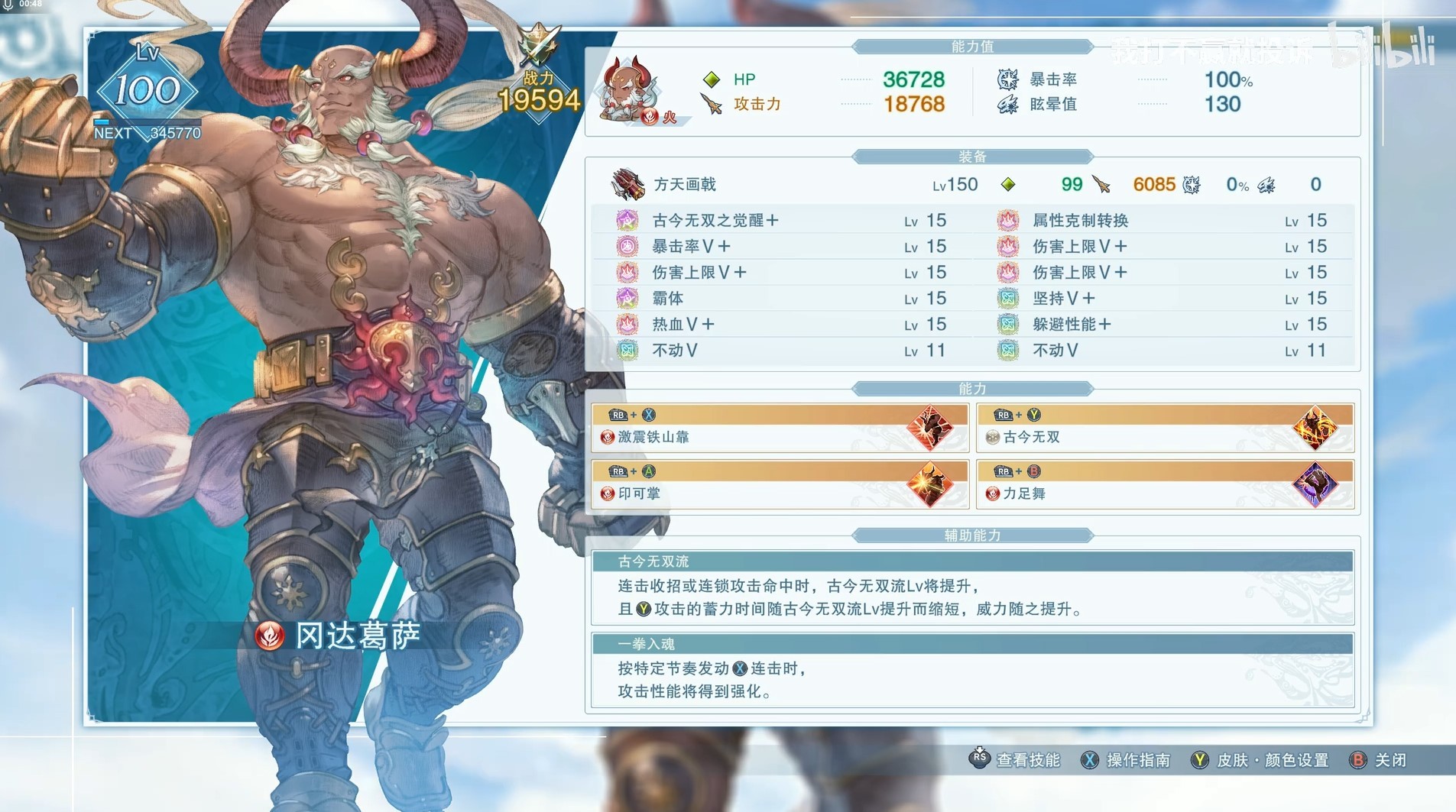This screenshot has height=812, width=1456.
Task: Expand the 辅助能力 section header
Action: pos(972,535)
